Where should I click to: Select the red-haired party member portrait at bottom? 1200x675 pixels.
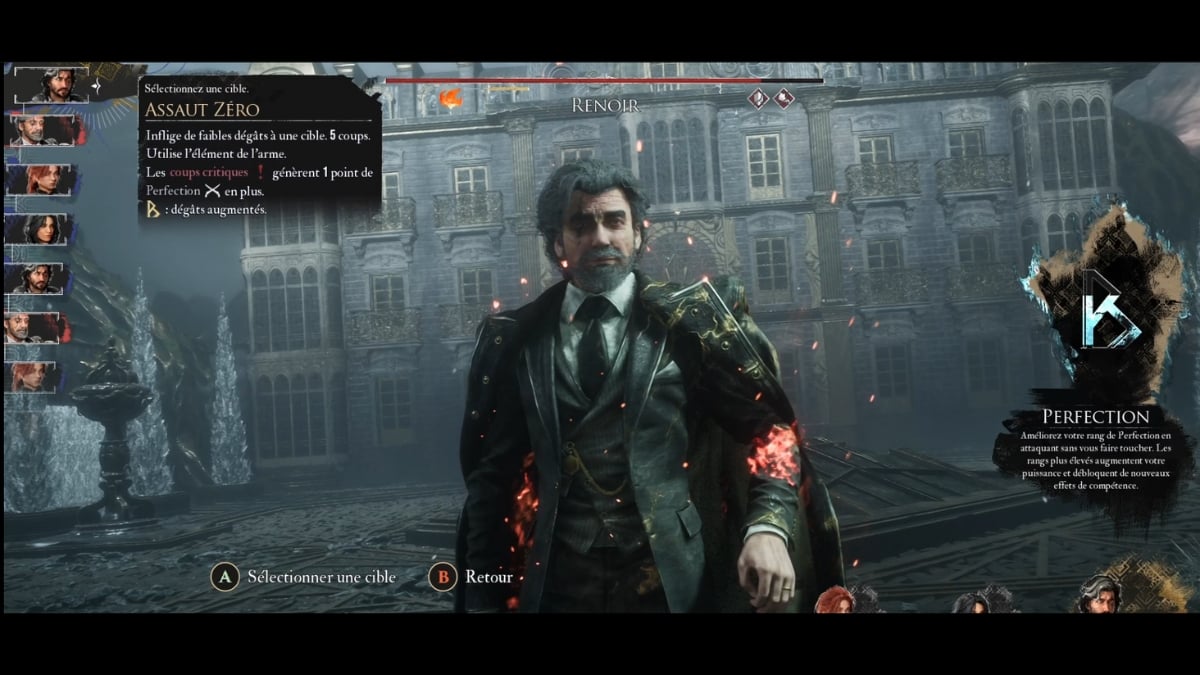835,599
